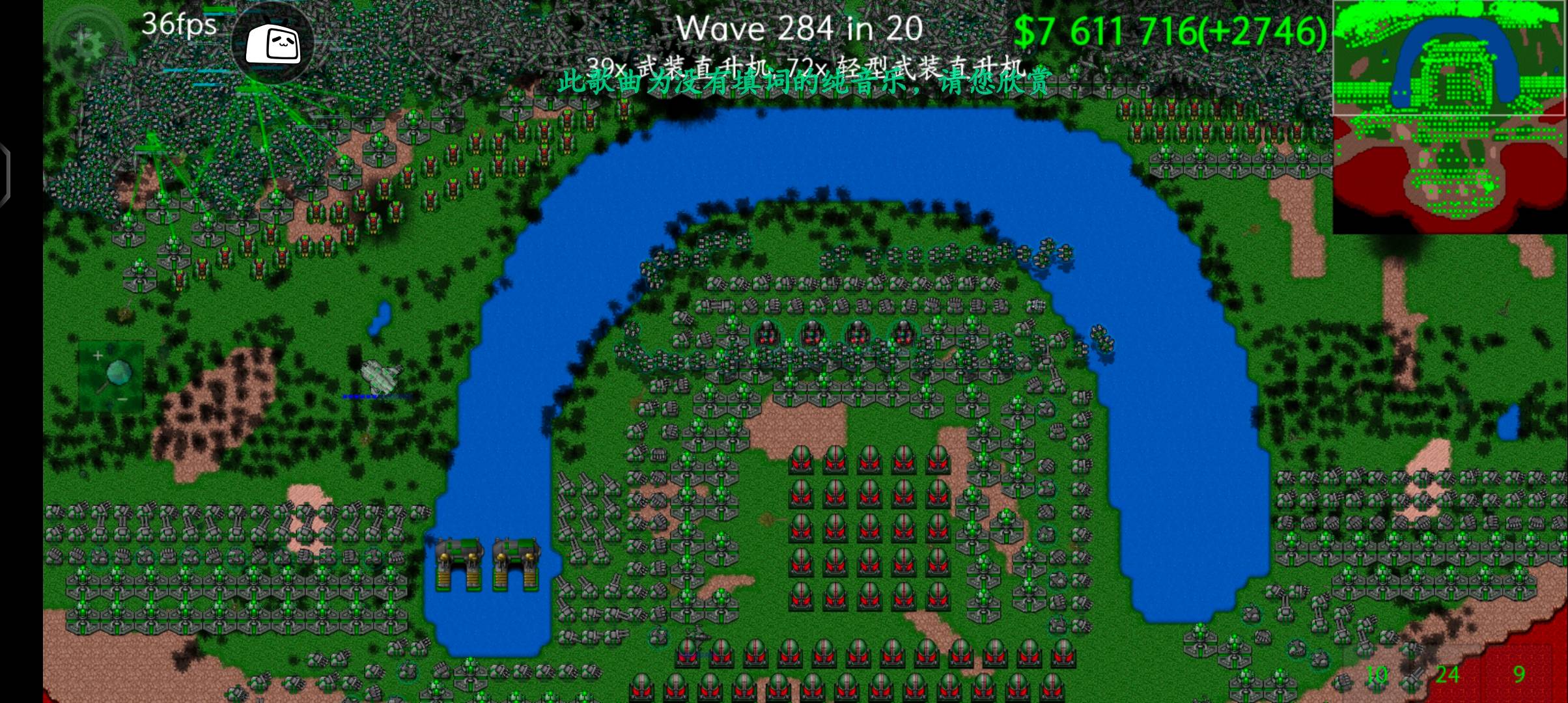Zoom in with the magnifier plus sign
The height and width of the screenshot is (703, 1568).
click(x=98, y=356)
